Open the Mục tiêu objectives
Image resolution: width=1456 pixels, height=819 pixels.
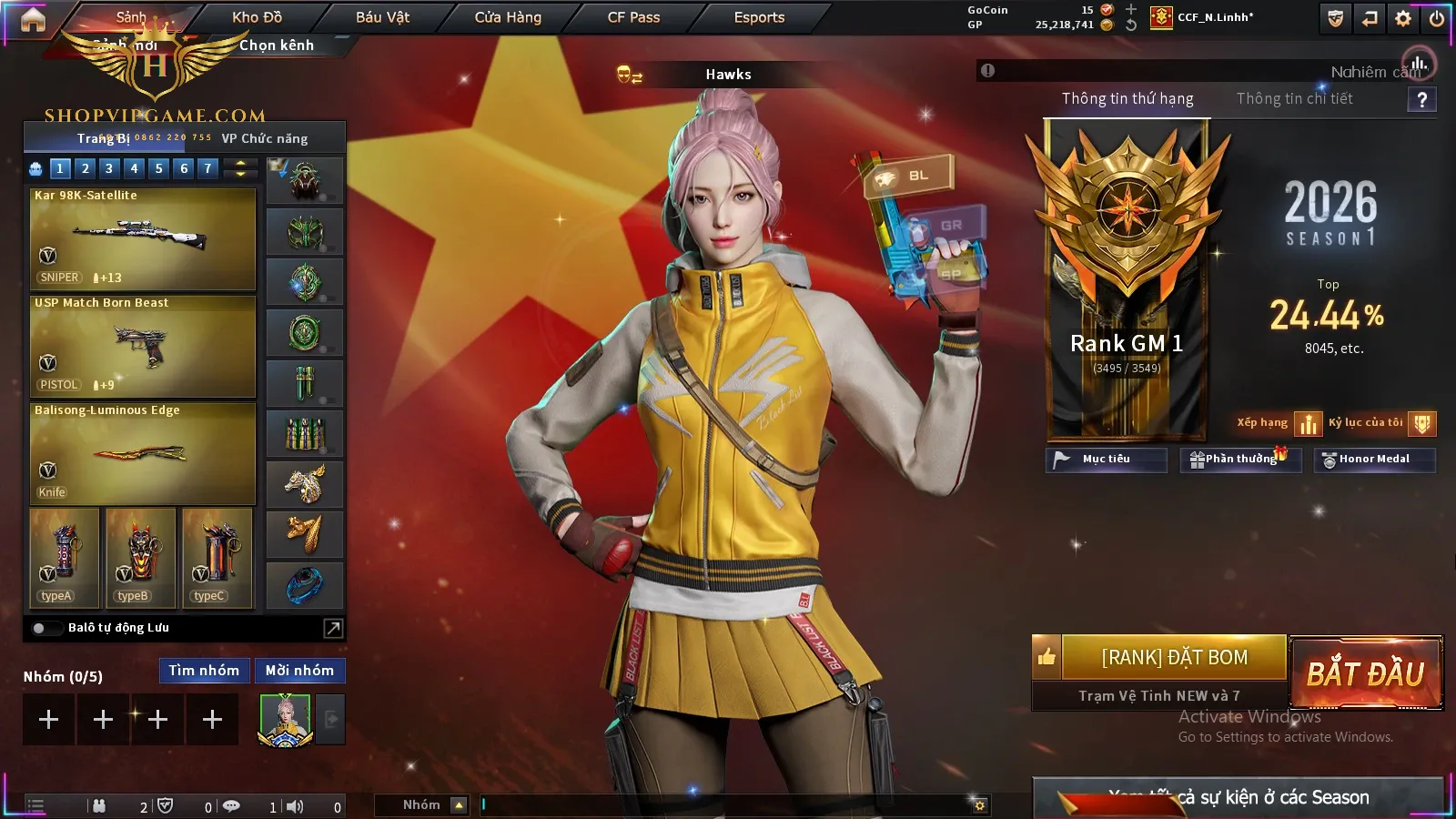(x=1106, y=460)
